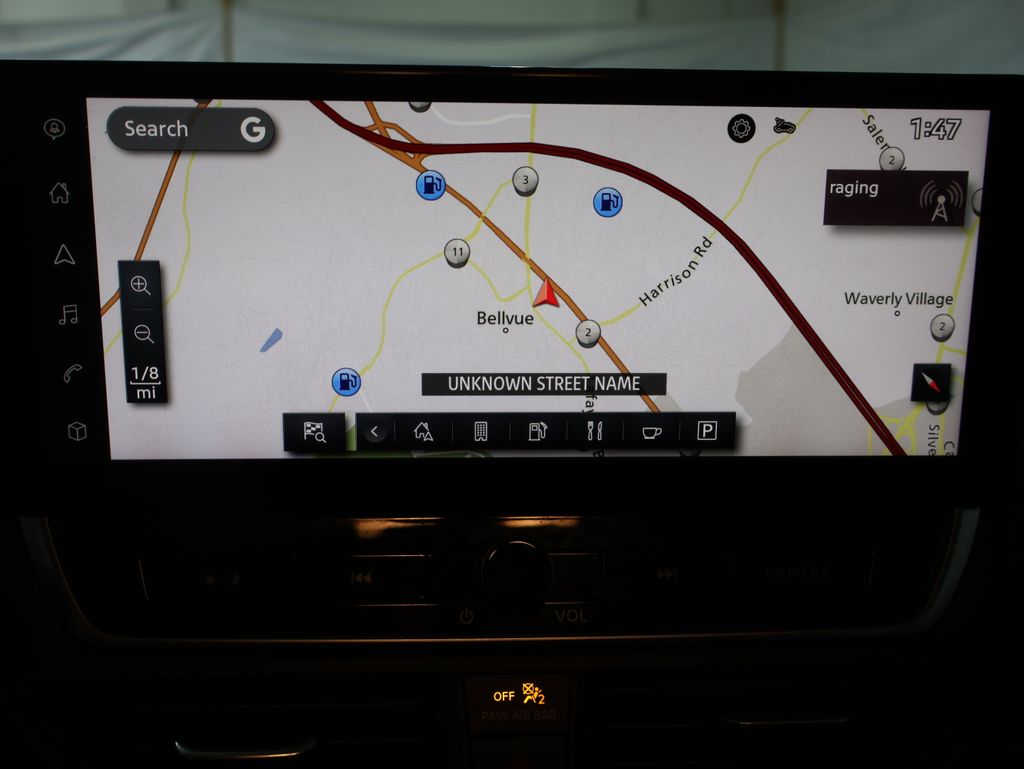Open the music note audio menu
The height and width of the screenshot is (769, 1024).
point(68,315)
